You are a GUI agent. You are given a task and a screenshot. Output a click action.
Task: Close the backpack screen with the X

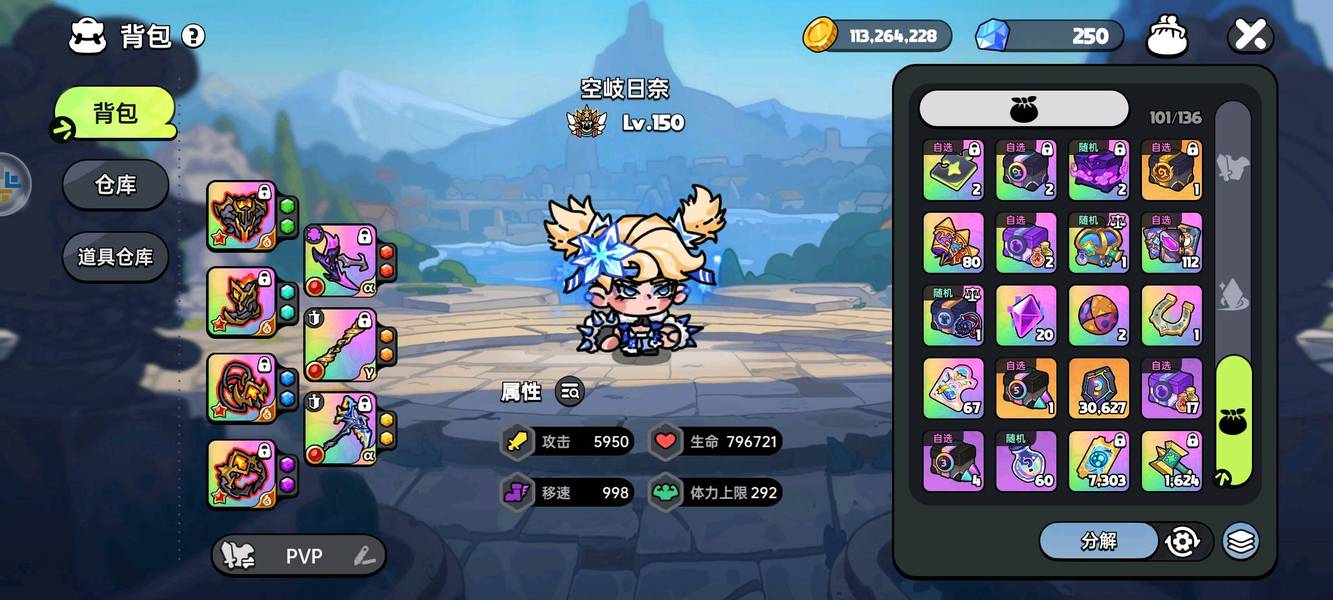(1250, 35)
